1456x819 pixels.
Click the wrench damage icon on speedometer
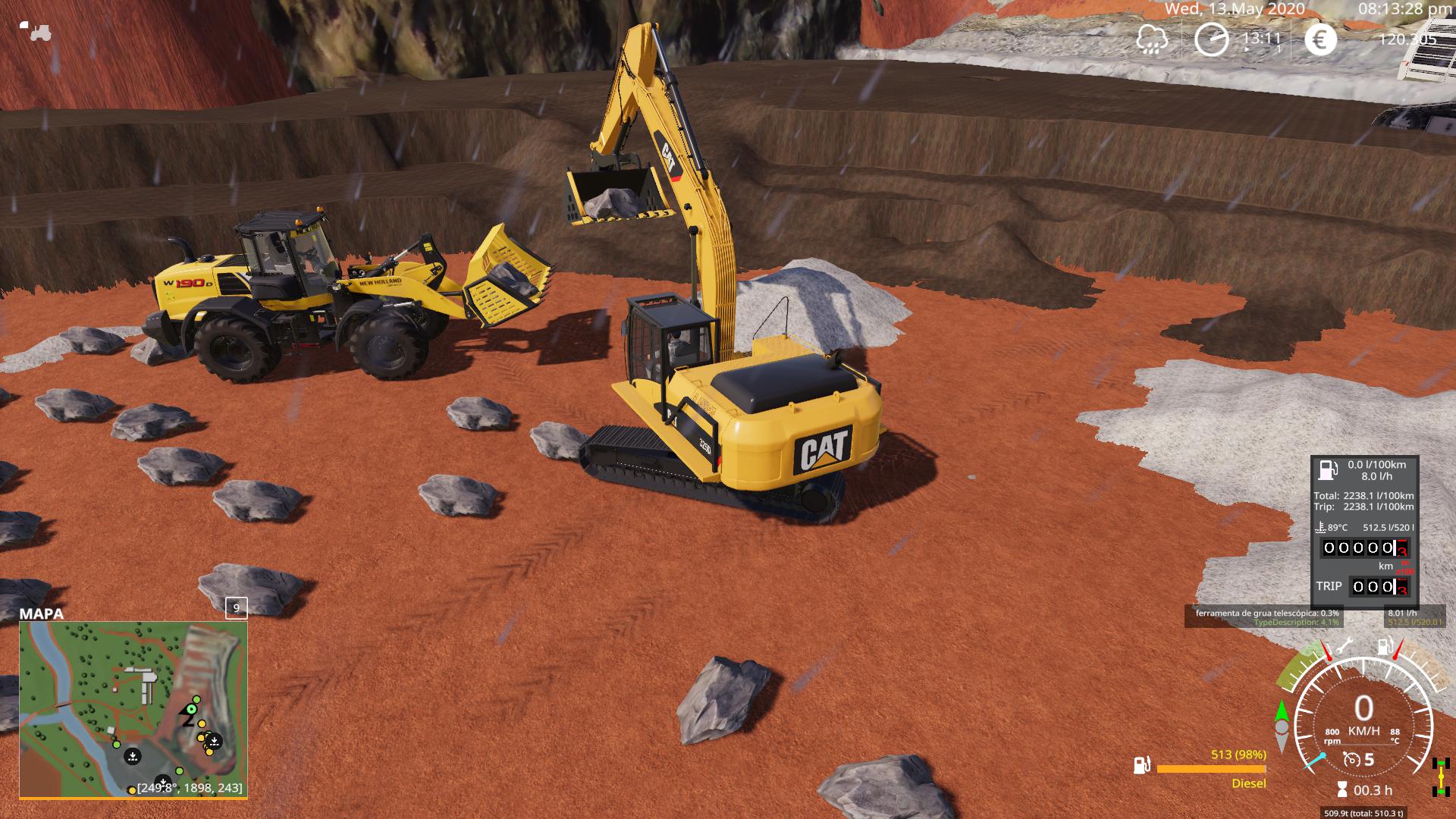coord(1344,647)
